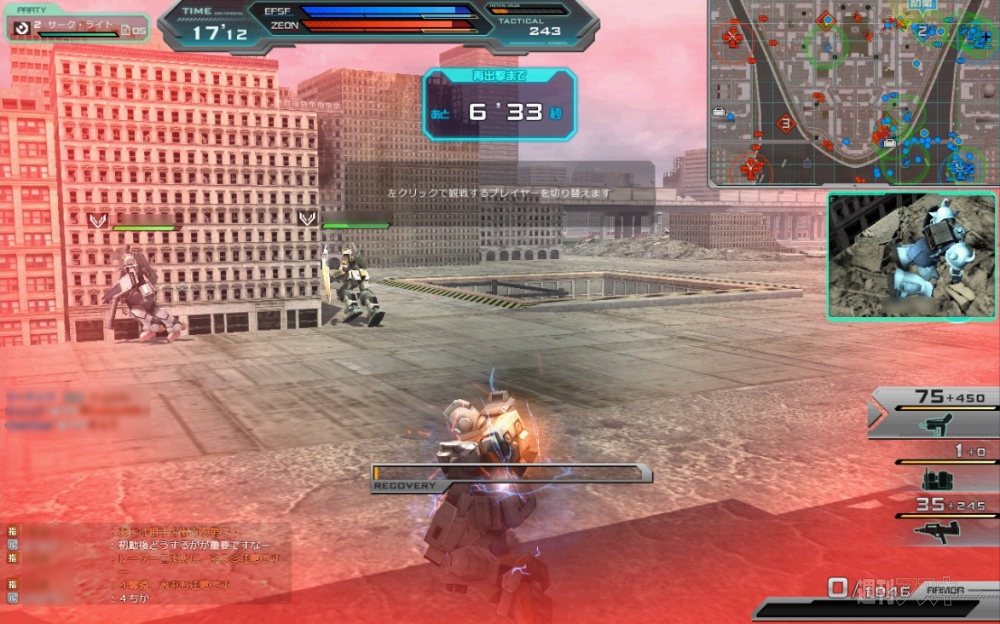Open the chat log box
1000x624 pixels.
click(x=148, y=562)
